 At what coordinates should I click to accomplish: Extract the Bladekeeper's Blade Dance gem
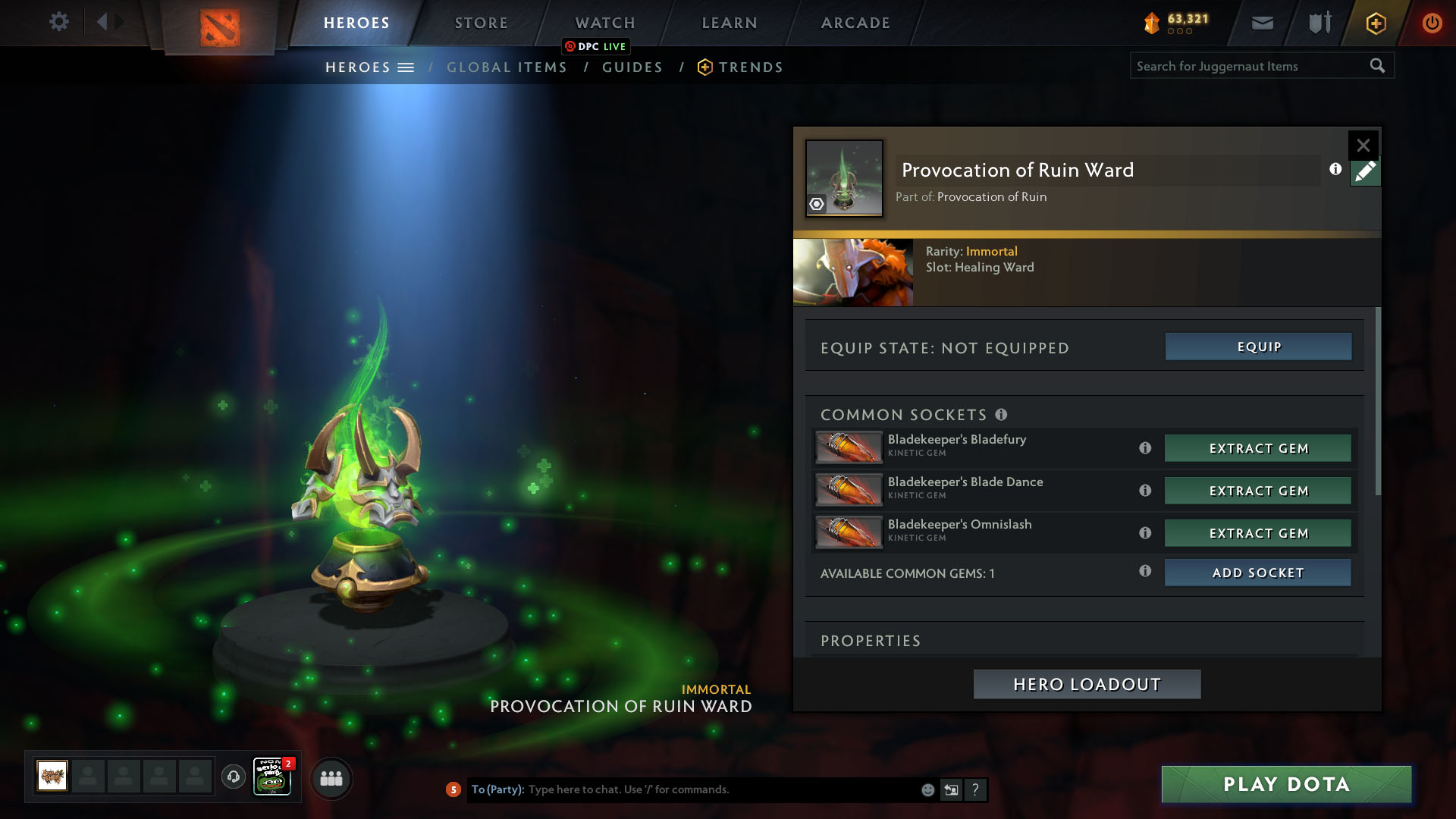click(x=1258, y=491)
